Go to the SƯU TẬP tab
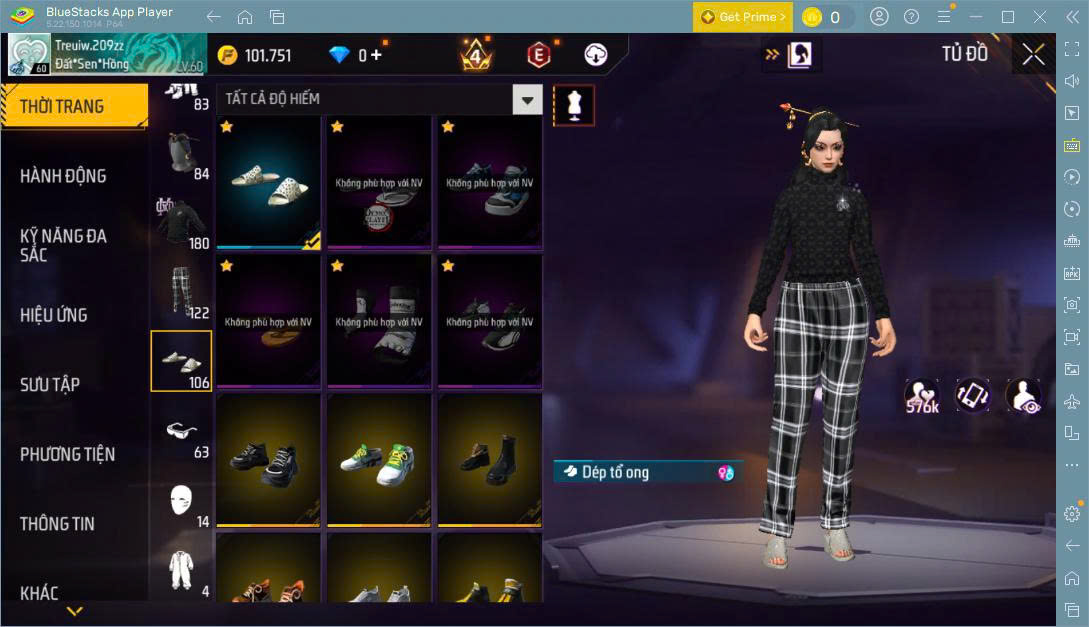This screenshot has width=1089, height=627. pos(50,385)
